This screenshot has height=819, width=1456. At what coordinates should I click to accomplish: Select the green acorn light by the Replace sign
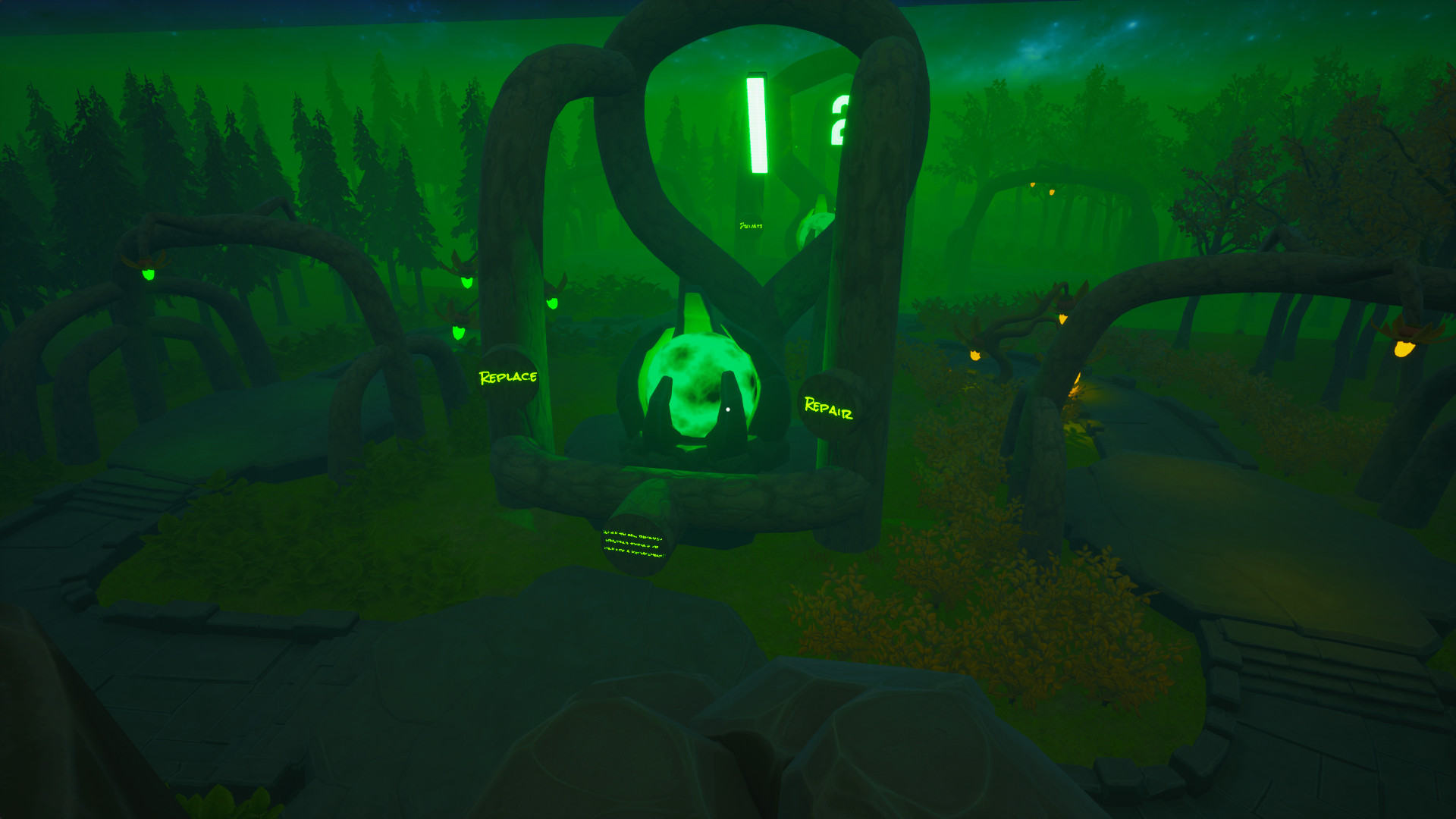coord(459,334)
